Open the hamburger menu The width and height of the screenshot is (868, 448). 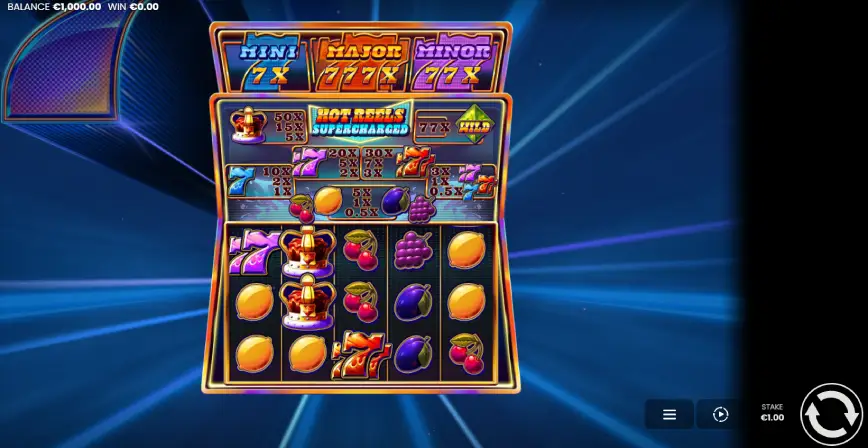[x=669, y=414]
